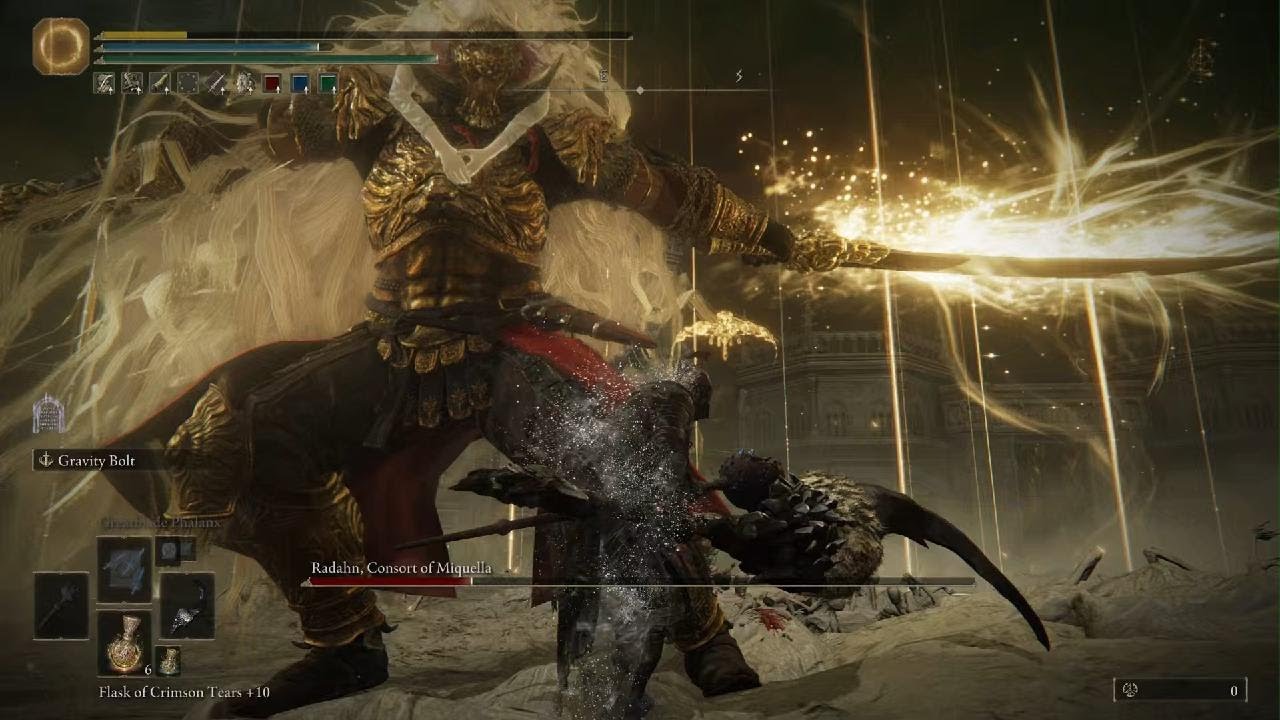
Task: Click the blue square buff icon
Action: 300,84
